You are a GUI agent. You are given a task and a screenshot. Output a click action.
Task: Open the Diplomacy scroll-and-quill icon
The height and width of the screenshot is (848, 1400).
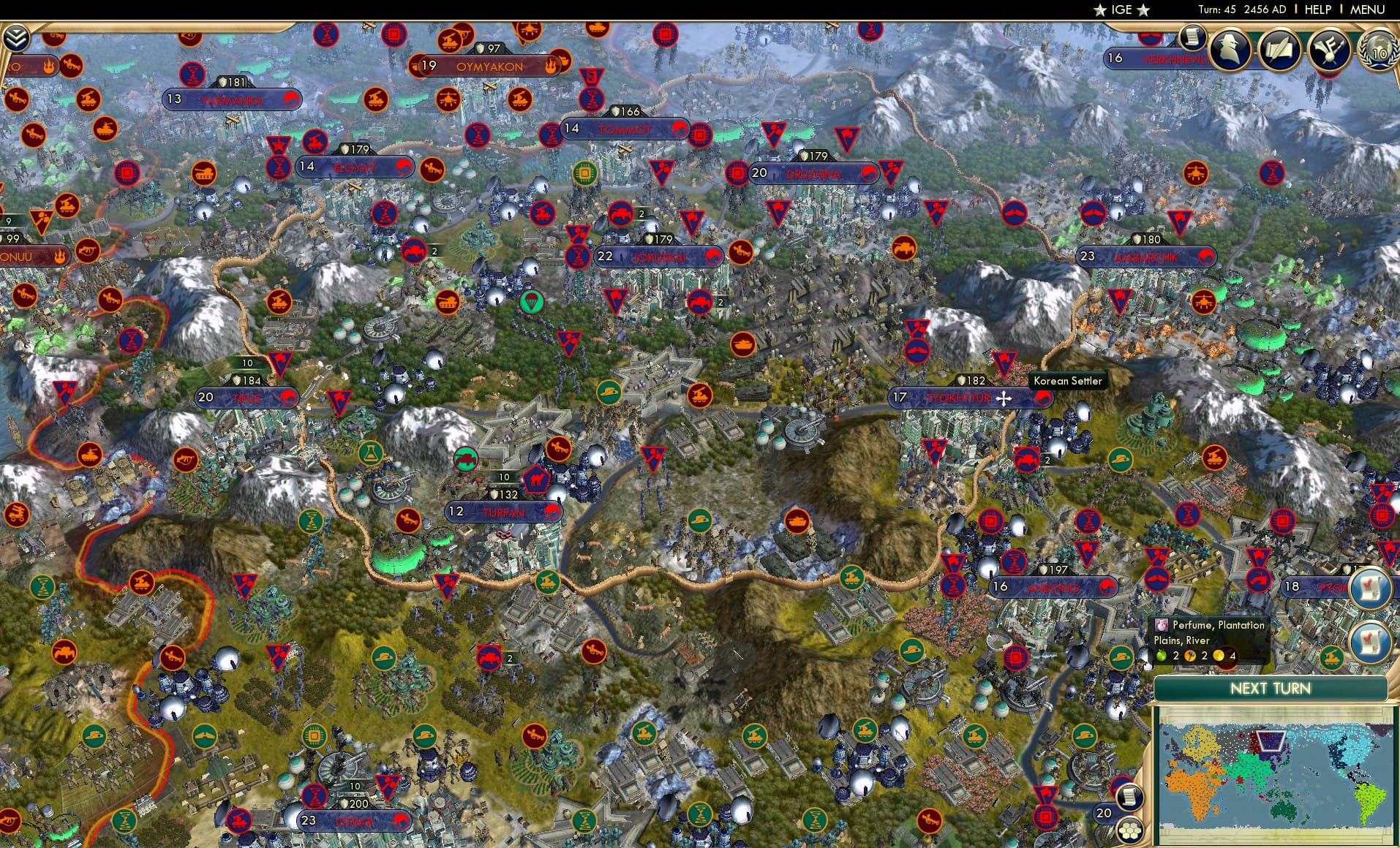[1280, 50]
